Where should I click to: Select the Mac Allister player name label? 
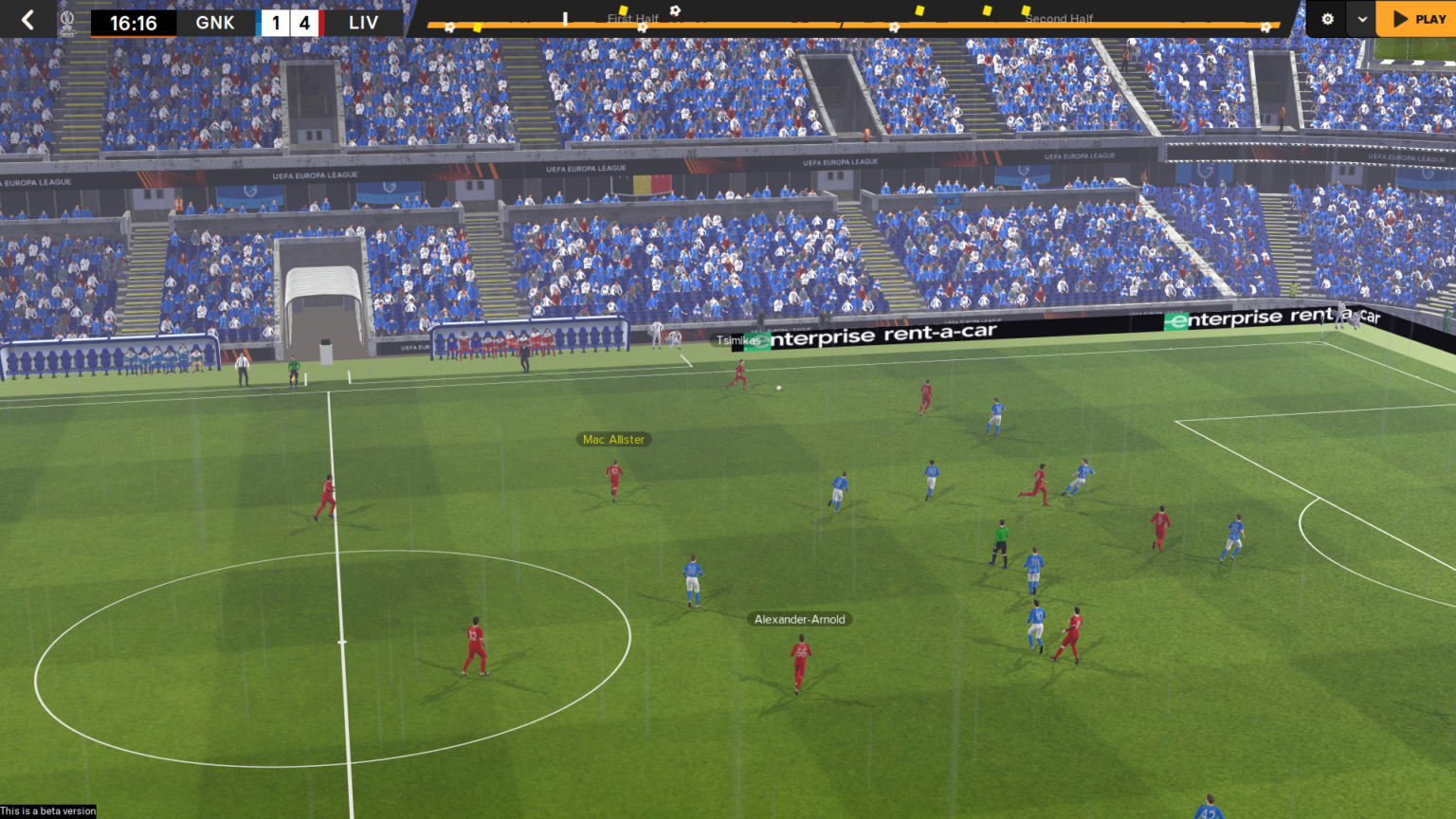[x=612, y=439]
